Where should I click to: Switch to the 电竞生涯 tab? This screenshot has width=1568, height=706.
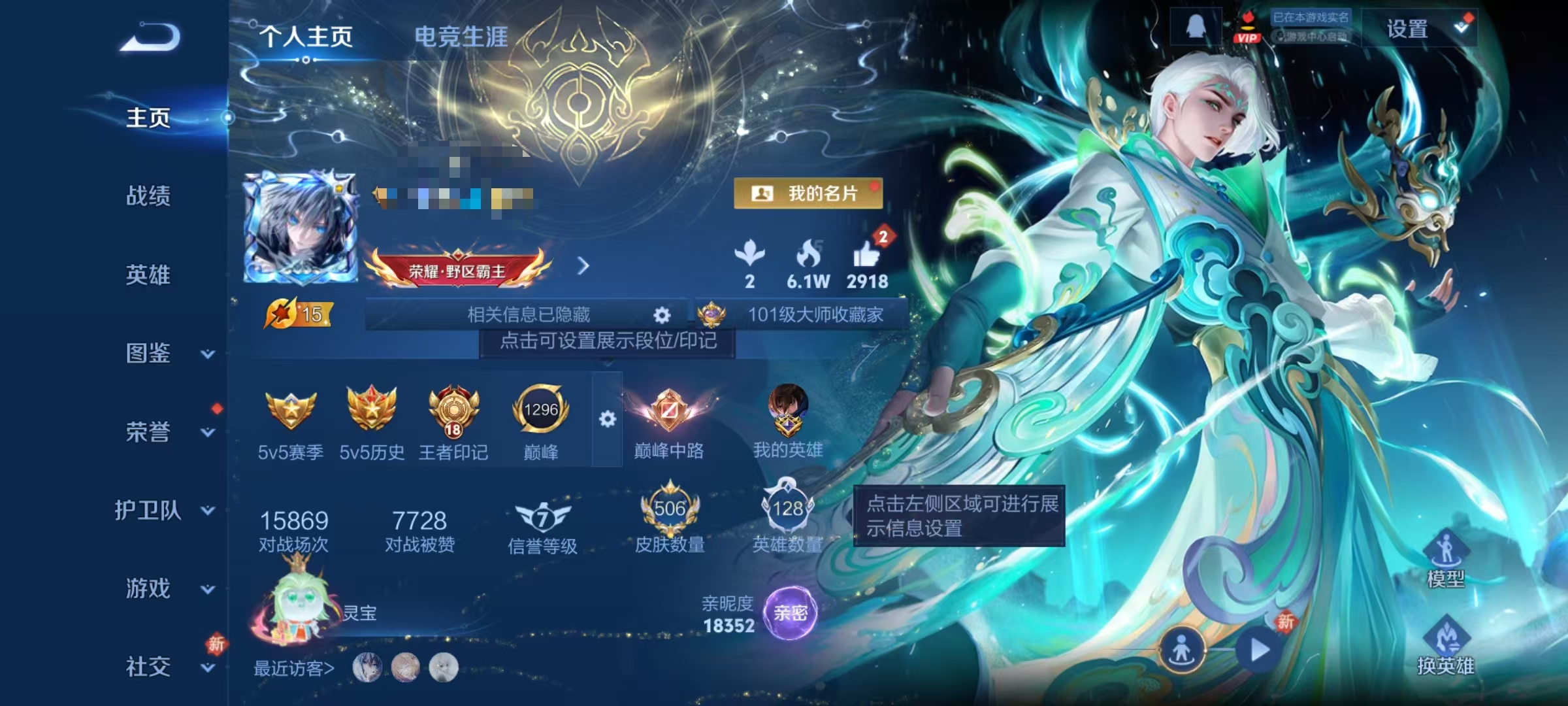(x=463, y=37)
